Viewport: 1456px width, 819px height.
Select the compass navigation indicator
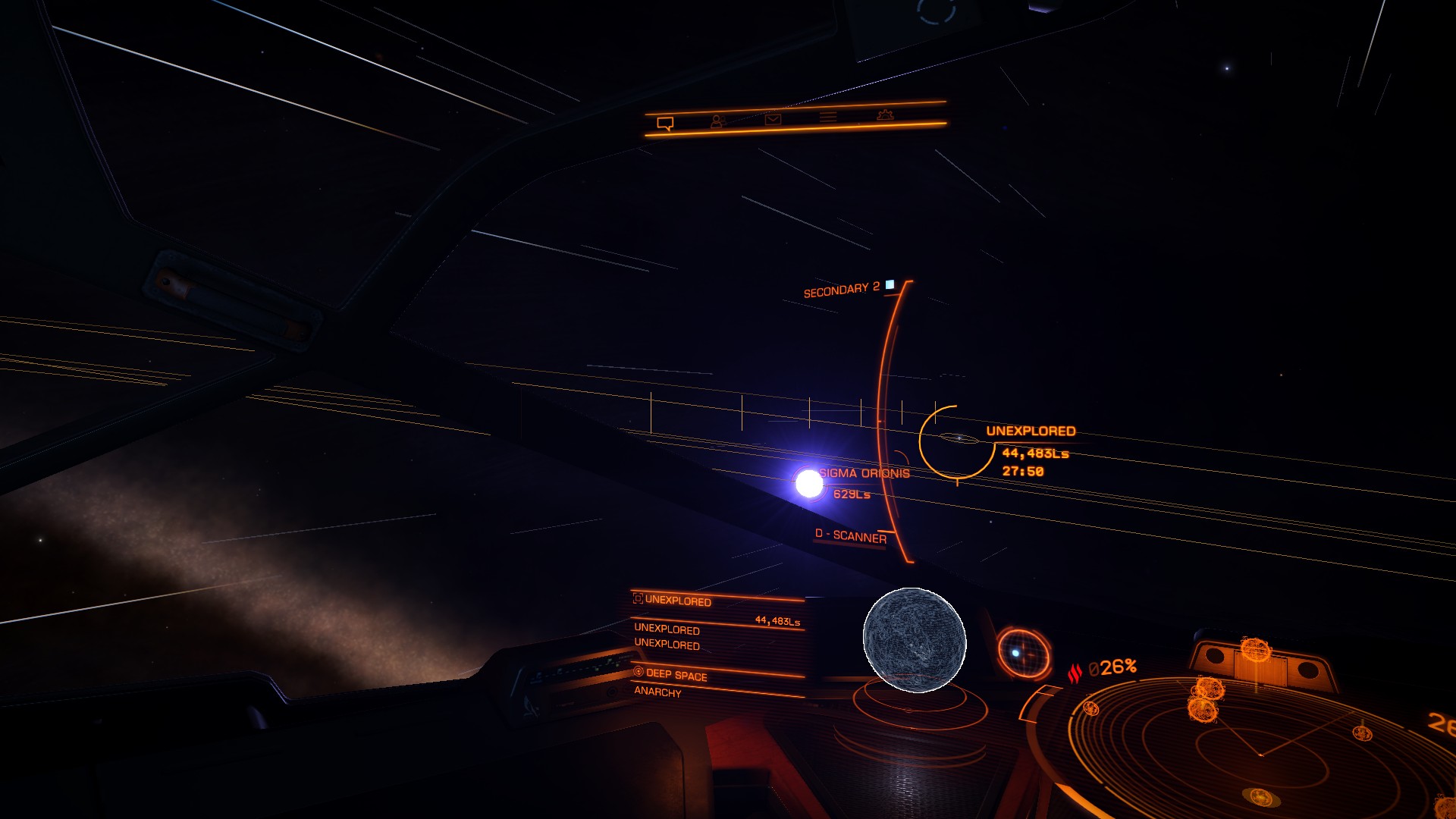[x=1023, y=653]
